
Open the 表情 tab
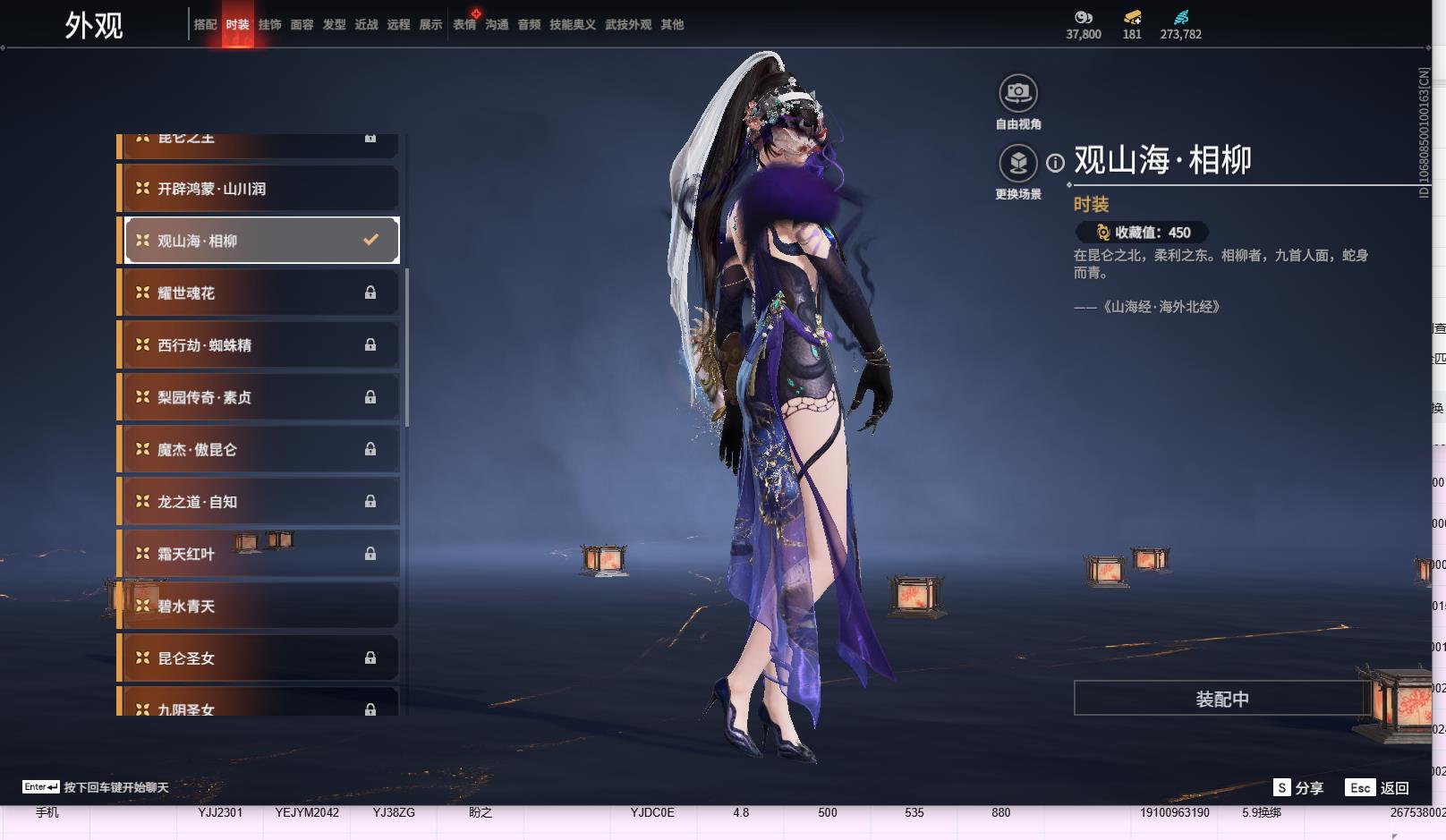click(464, 25)
